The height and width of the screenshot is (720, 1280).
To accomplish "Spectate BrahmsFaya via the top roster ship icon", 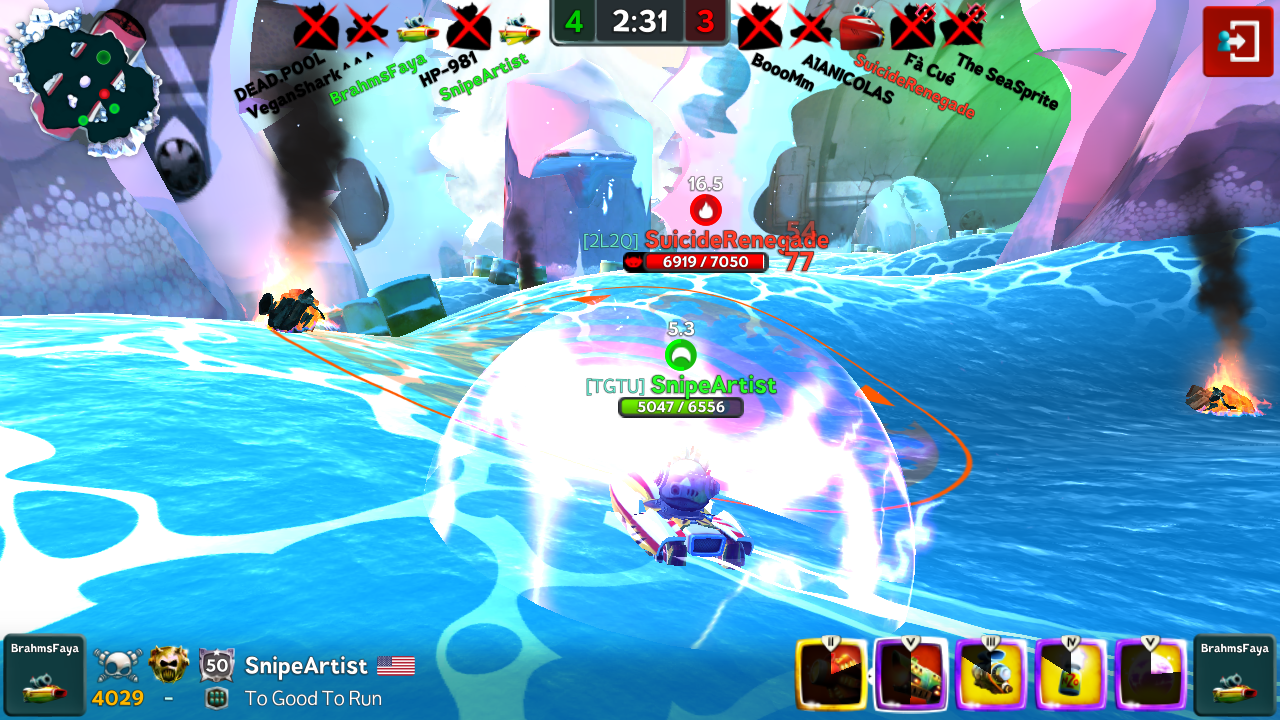I will pyautogui.click(x=417, y=31).
